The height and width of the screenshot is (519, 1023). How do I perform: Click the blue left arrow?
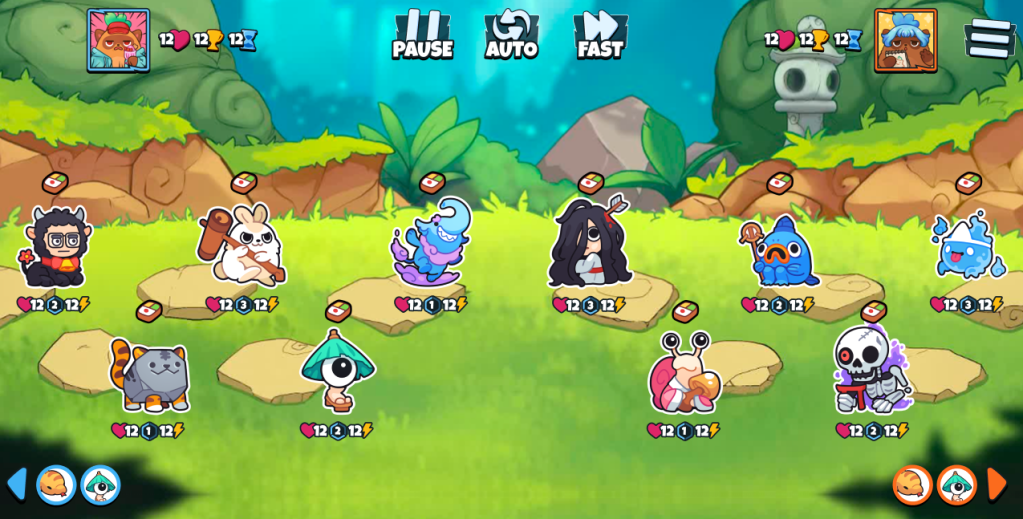16,484
